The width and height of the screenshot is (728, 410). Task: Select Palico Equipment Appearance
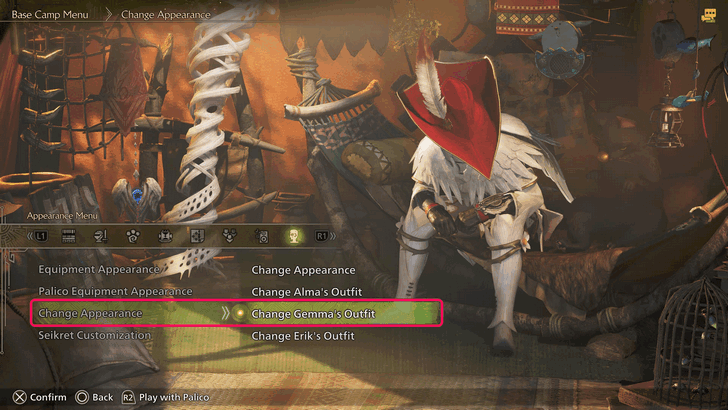click(x=114, y=292)
